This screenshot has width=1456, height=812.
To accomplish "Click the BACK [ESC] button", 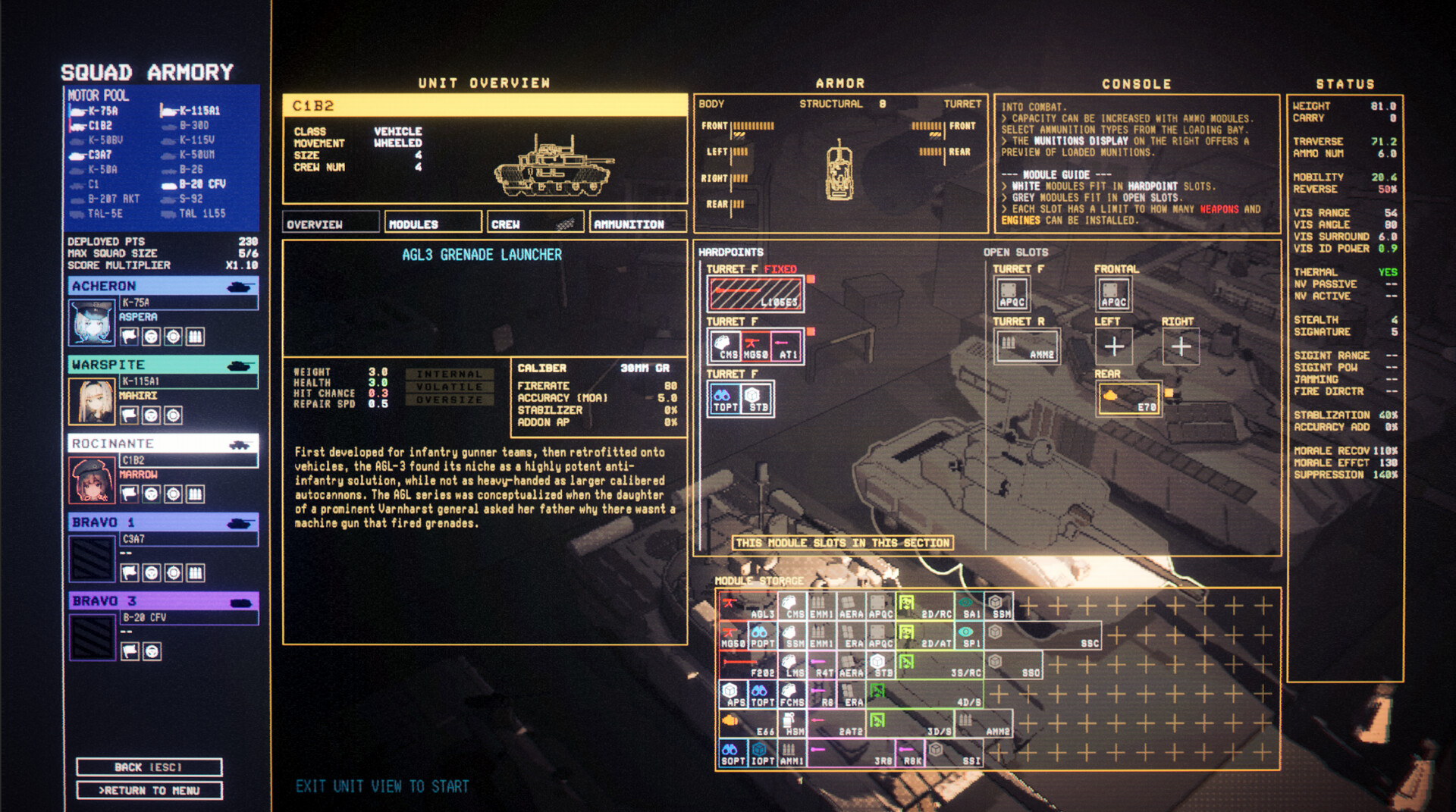I will [x=149, y=767].
